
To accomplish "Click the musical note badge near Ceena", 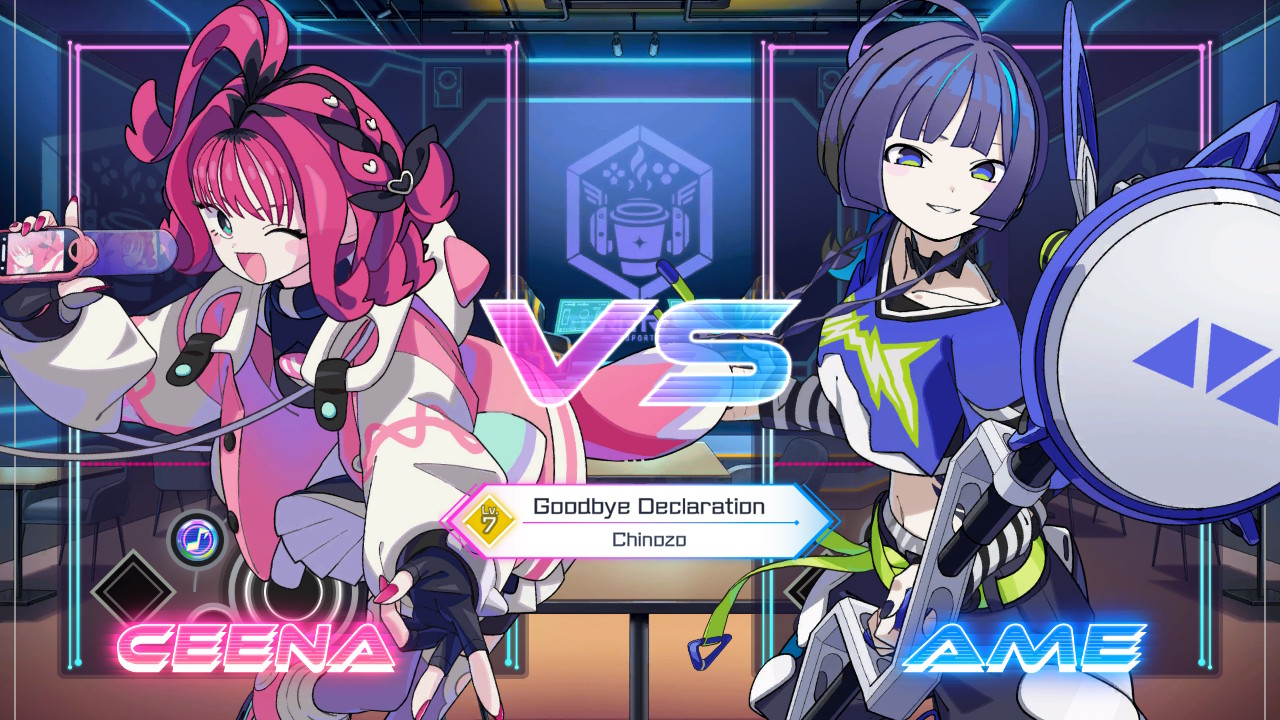I will 200,538.
